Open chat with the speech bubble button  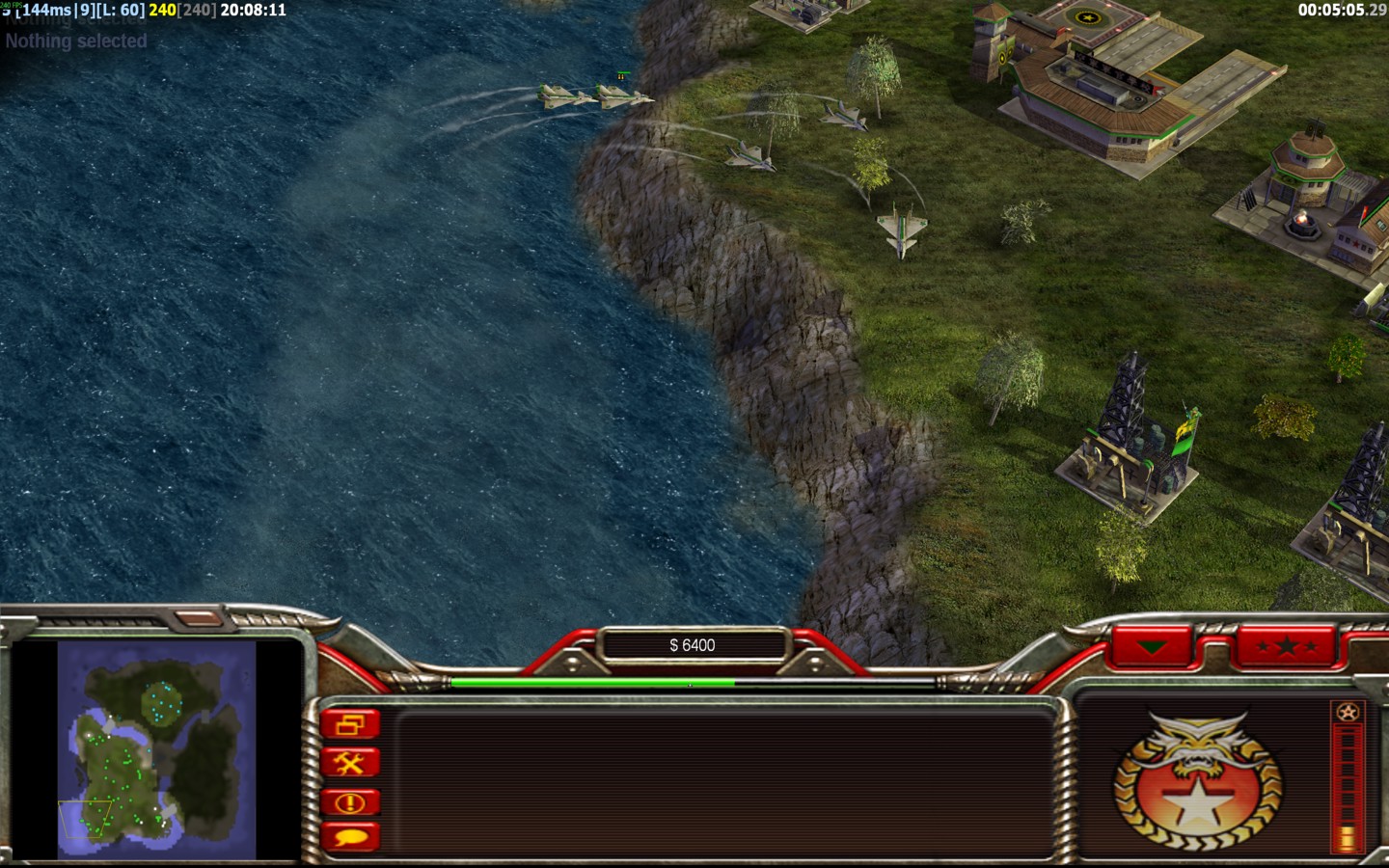tap(350, 837)
